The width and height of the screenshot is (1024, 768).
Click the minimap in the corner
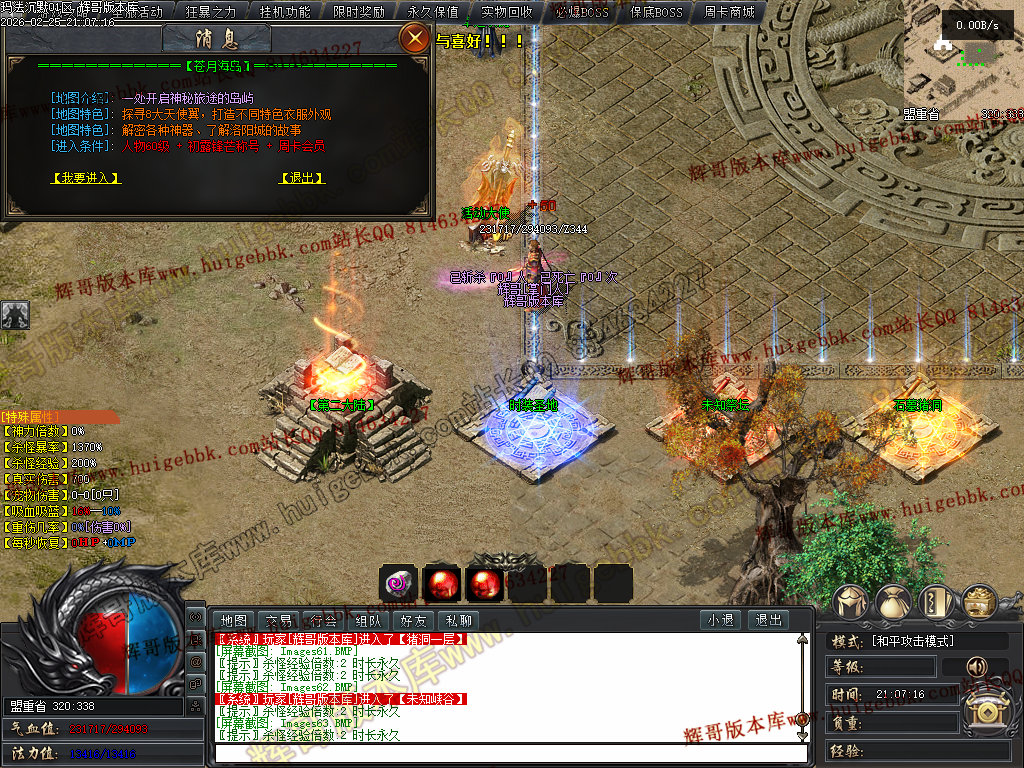point(963,65)
